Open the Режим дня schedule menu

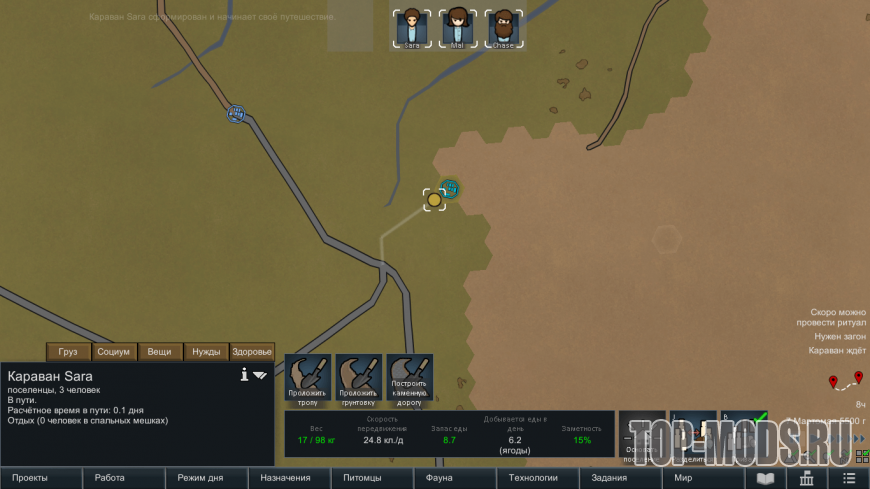tap(199, 478)
